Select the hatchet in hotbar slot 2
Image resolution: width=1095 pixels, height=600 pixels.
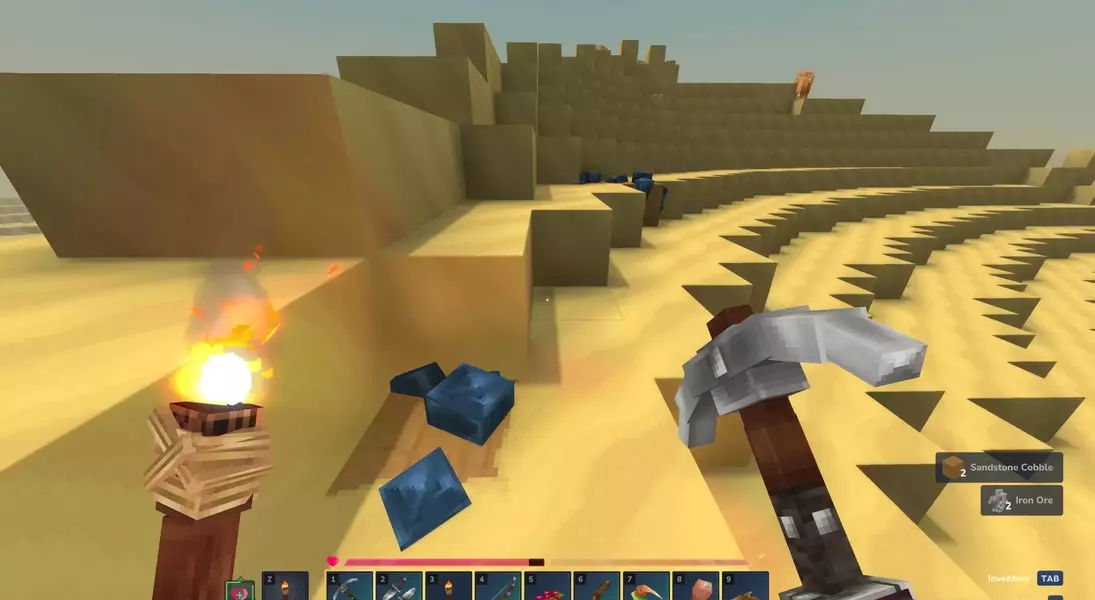399,587
